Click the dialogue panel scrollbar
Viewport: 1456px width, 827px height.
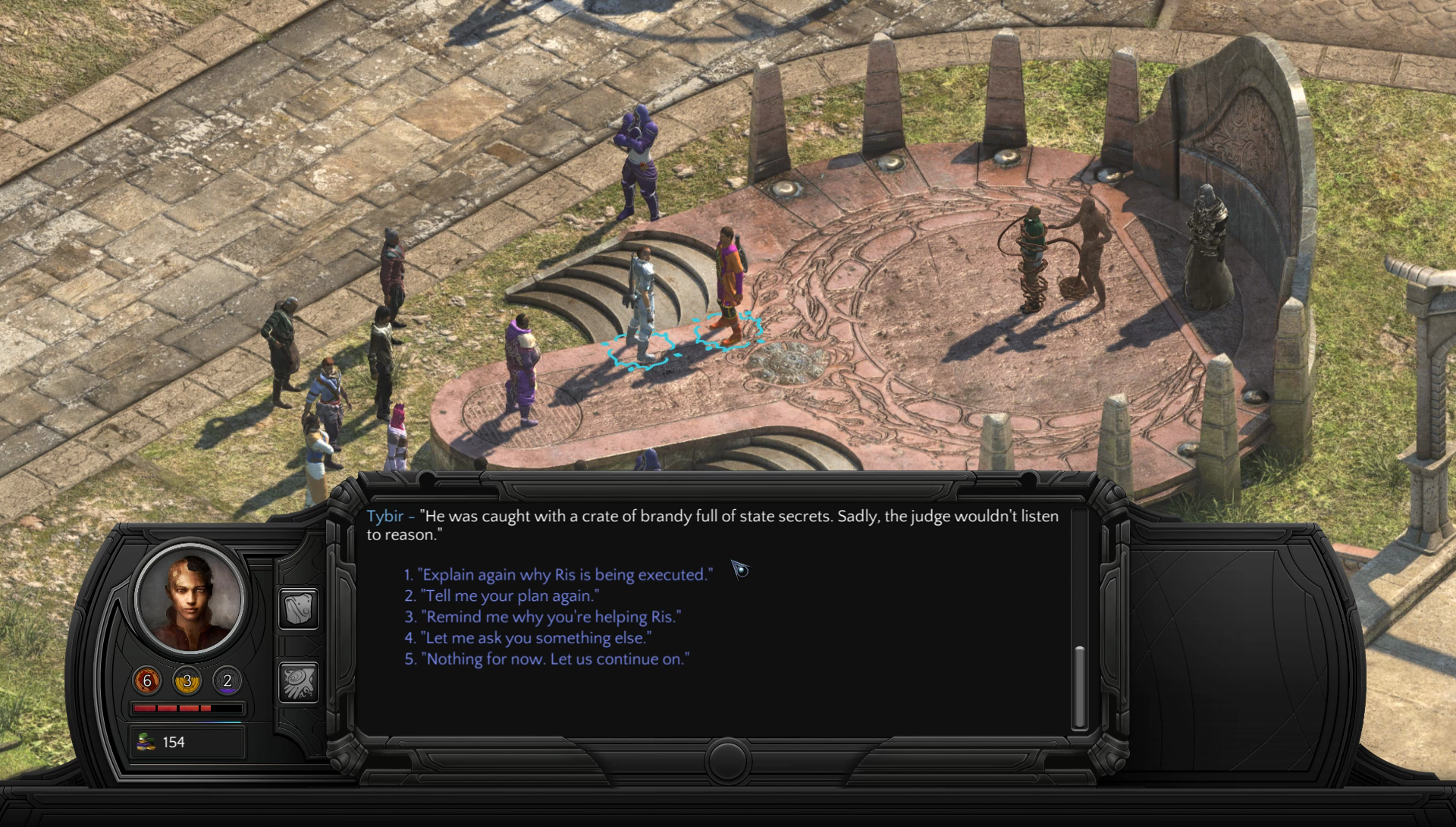pyautogui.click(x=1079, y=687)
